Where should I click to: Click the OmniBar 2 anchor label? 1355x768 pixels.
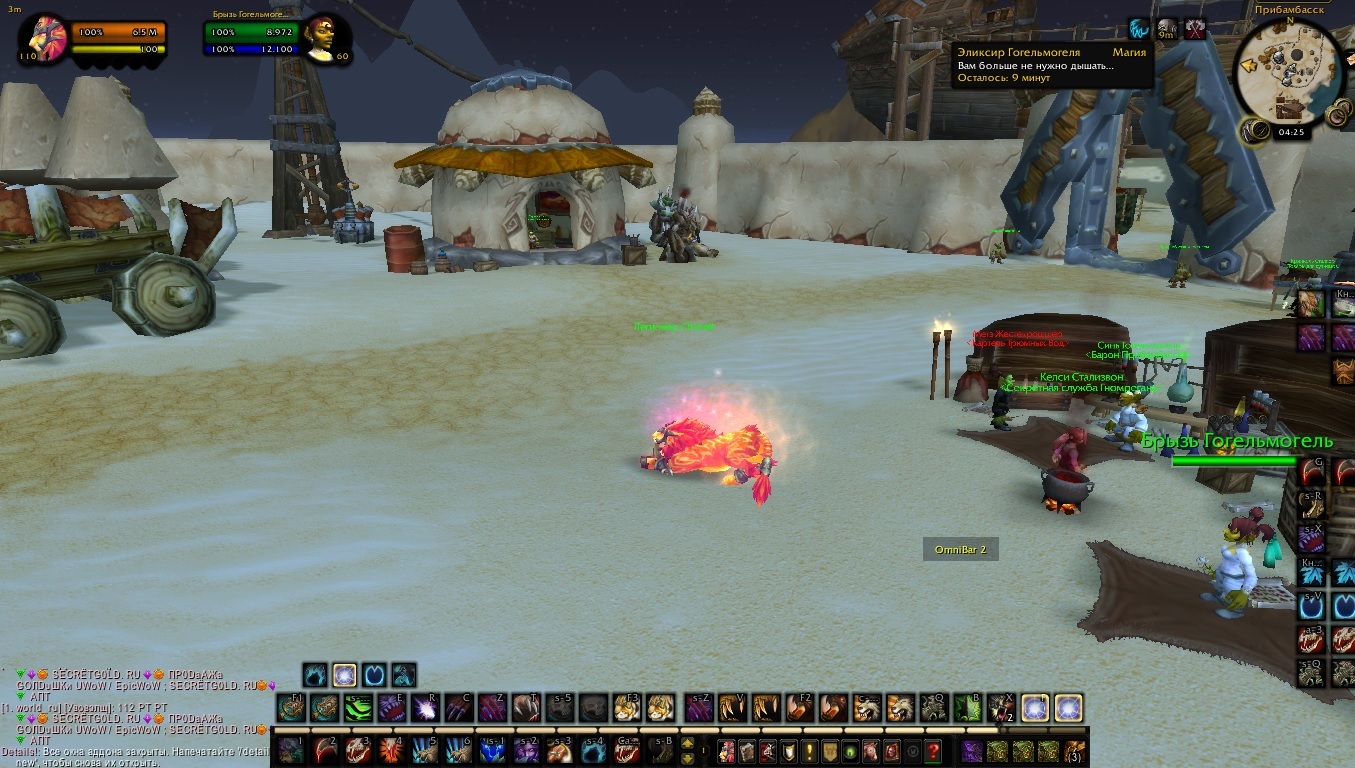[960, 549]
